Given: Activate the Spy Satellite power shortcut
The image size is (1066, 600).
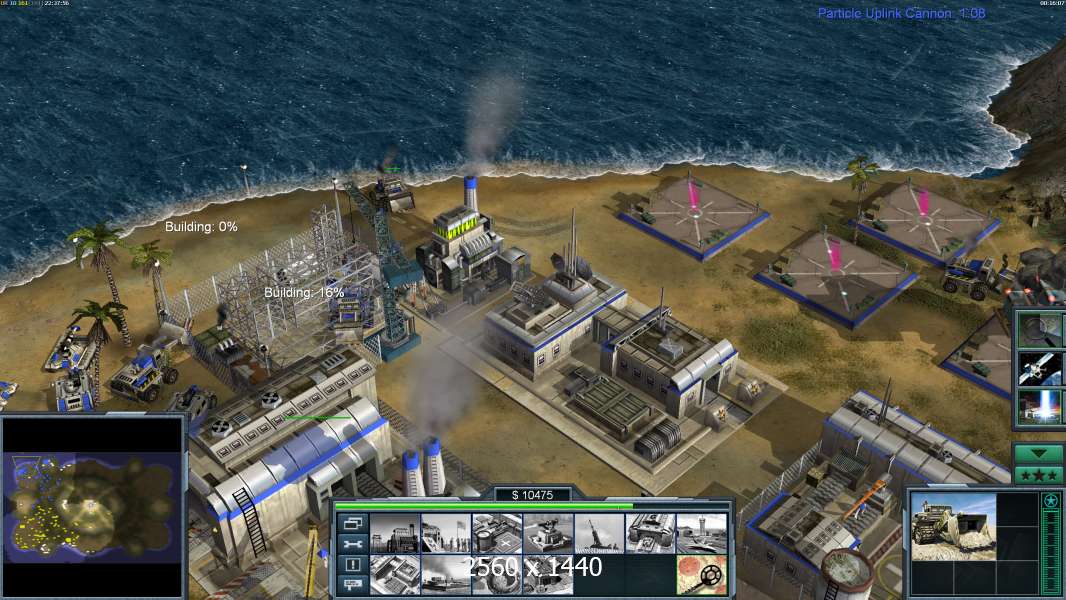Looking at the screenshot, I should (1041, 368).
